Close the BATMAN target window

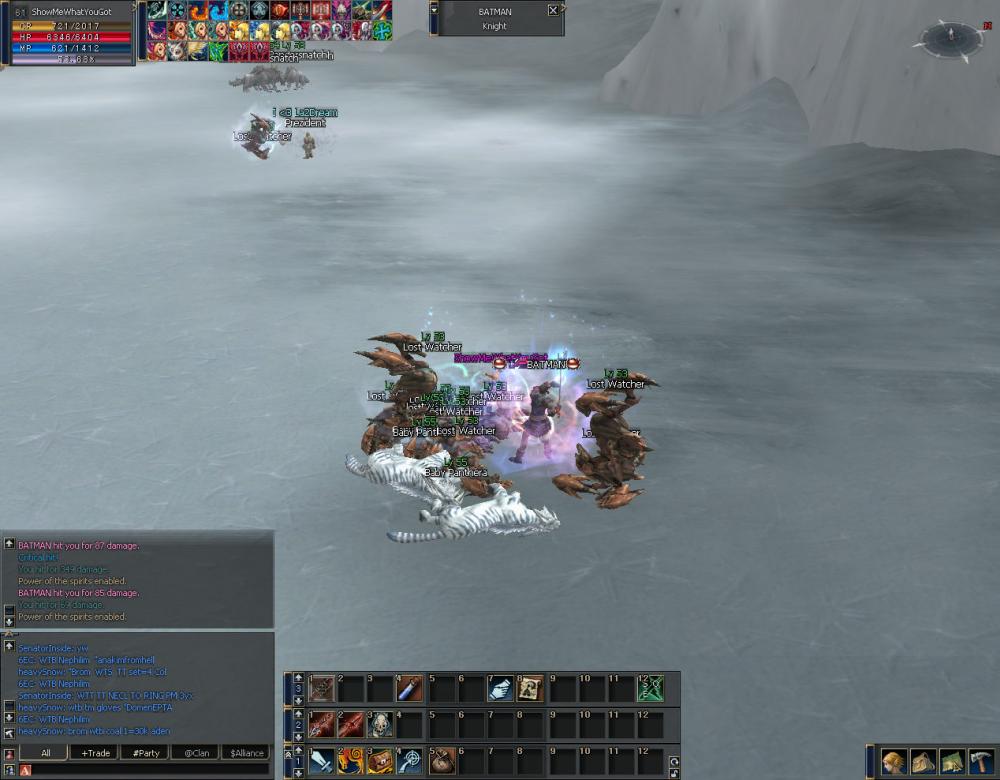[x=554, y=11]
